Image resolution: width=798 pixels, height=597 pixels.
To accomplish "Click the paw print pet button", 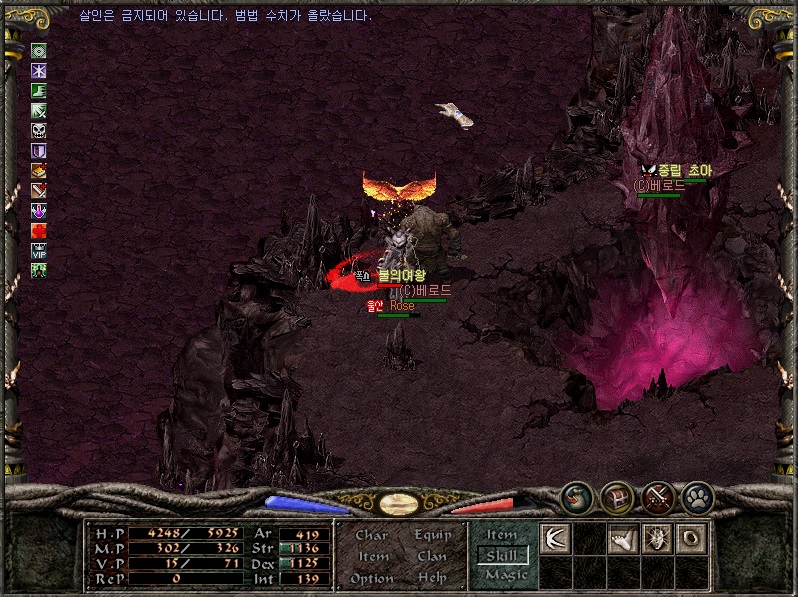I will coord(696,496).
